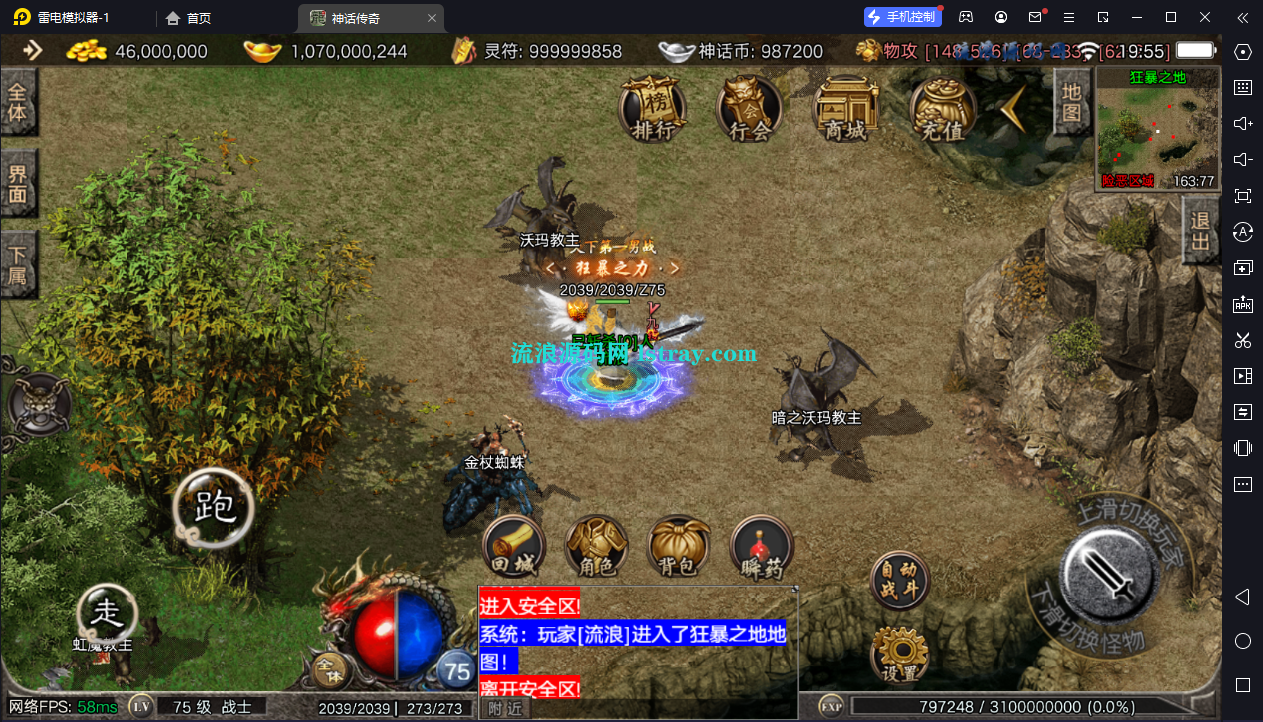Select the 界面 side tab
The width and height of the screenshot is (1263, 722).
tap(18, 184)
